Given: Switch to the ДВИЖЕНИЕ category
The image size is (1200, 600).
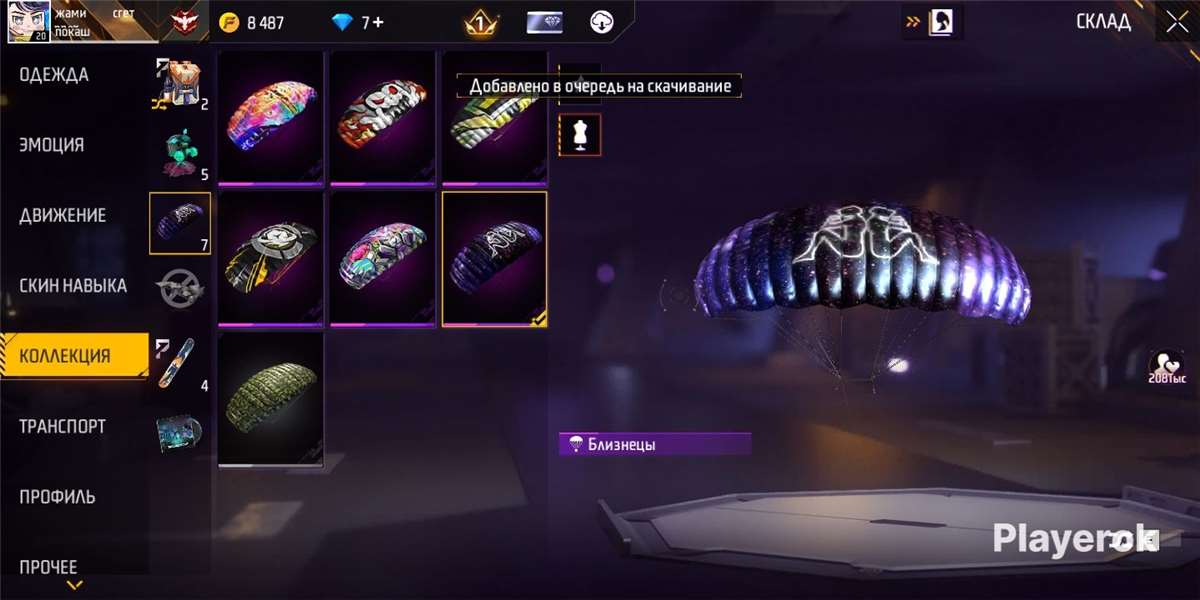Looking at the screenshot, I should tap(62, 215).
